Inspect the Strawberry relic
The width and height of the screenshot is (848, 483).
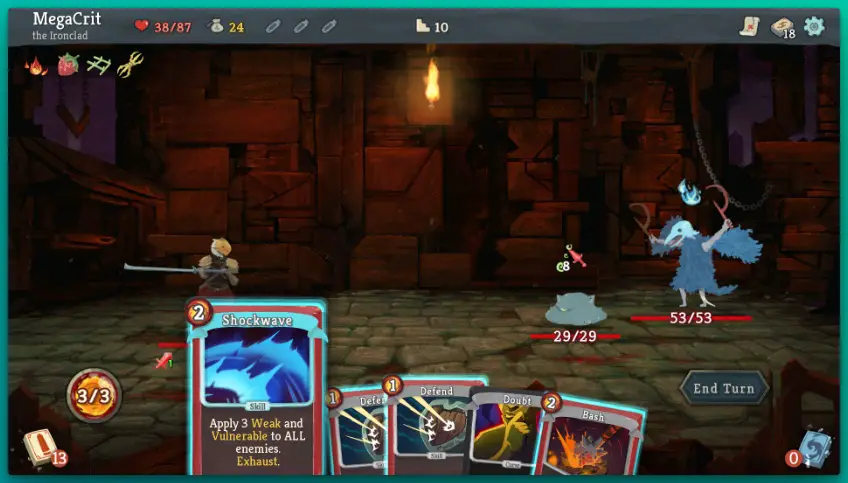[67, 66]
